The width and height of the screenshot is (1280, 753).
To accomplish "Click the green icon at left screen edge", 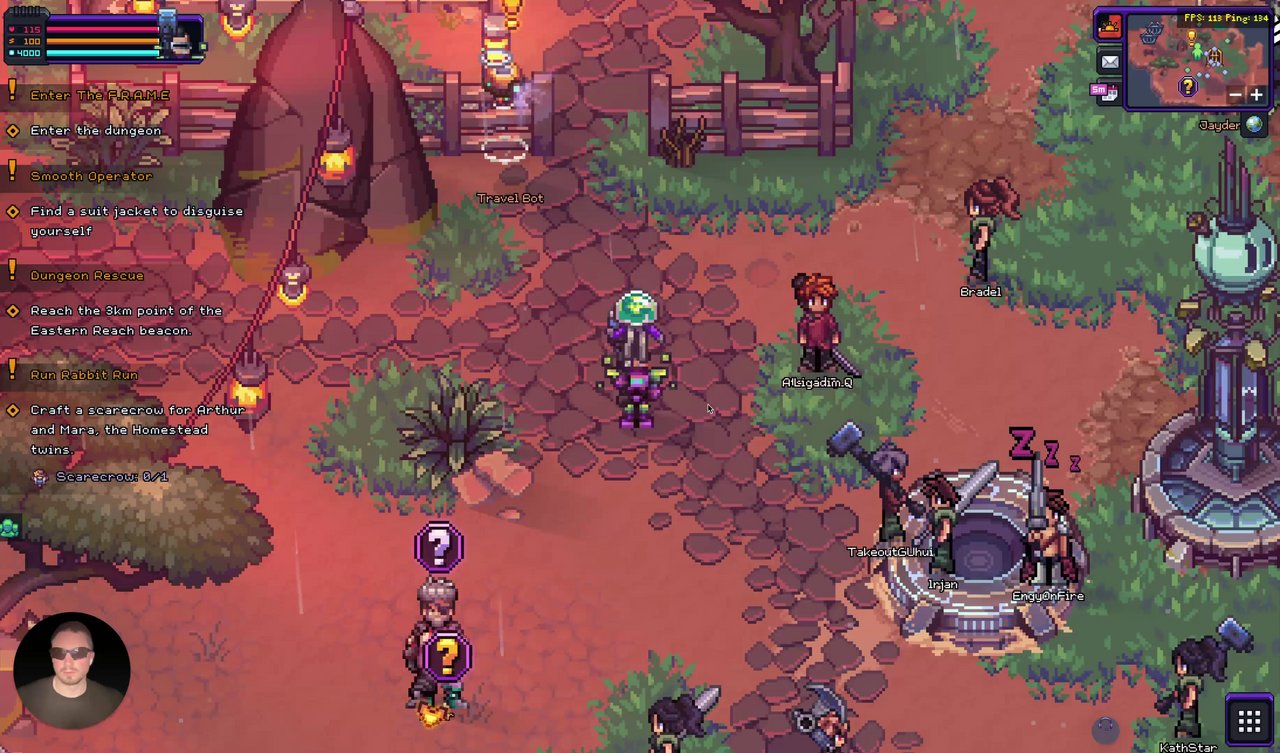I will (x=9, y=527).
